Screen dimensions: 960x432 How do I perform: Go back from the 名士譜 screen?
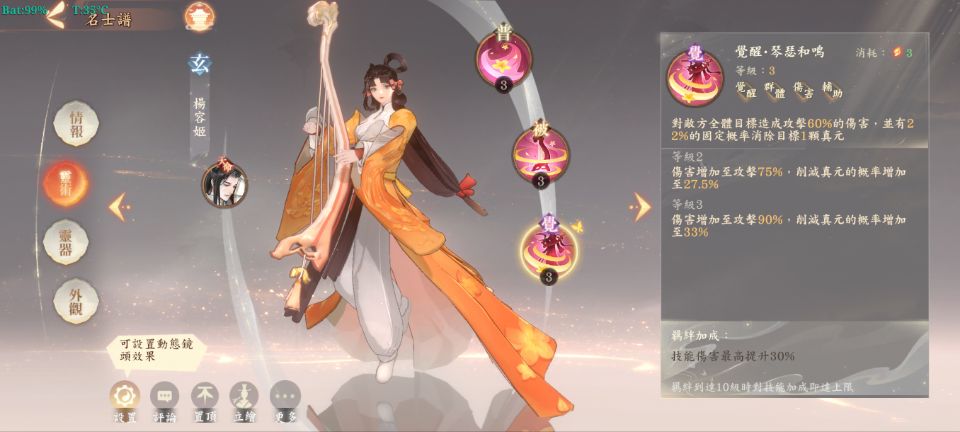coord(55,14)
